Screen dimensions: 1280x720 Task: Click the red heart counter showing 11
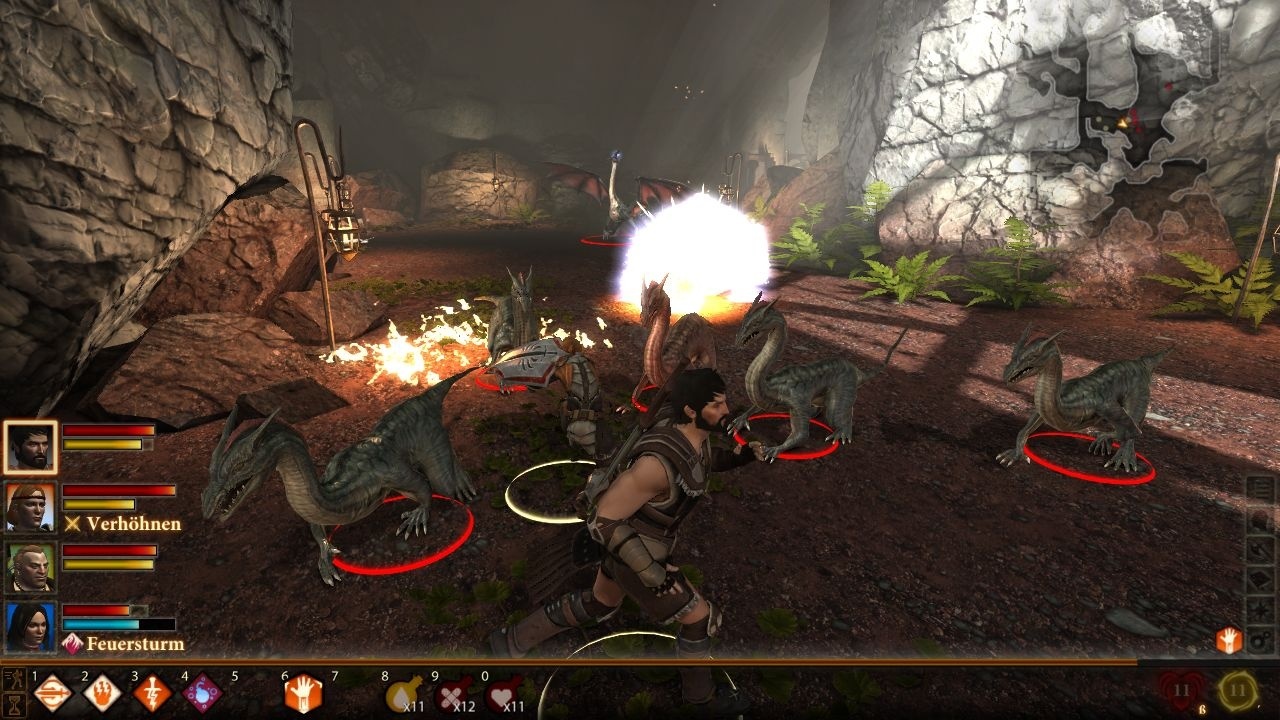[1182, 690]
